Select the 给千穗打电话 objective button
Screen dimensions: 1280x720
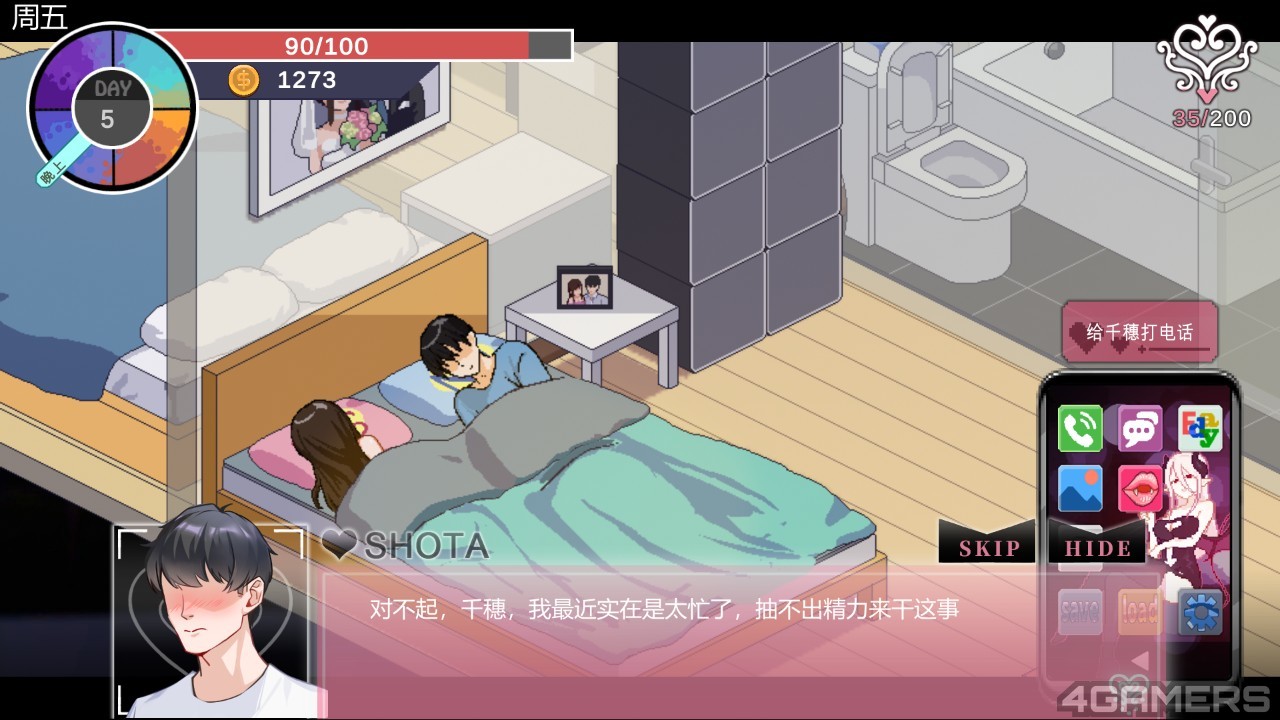tap(1140, 332)
